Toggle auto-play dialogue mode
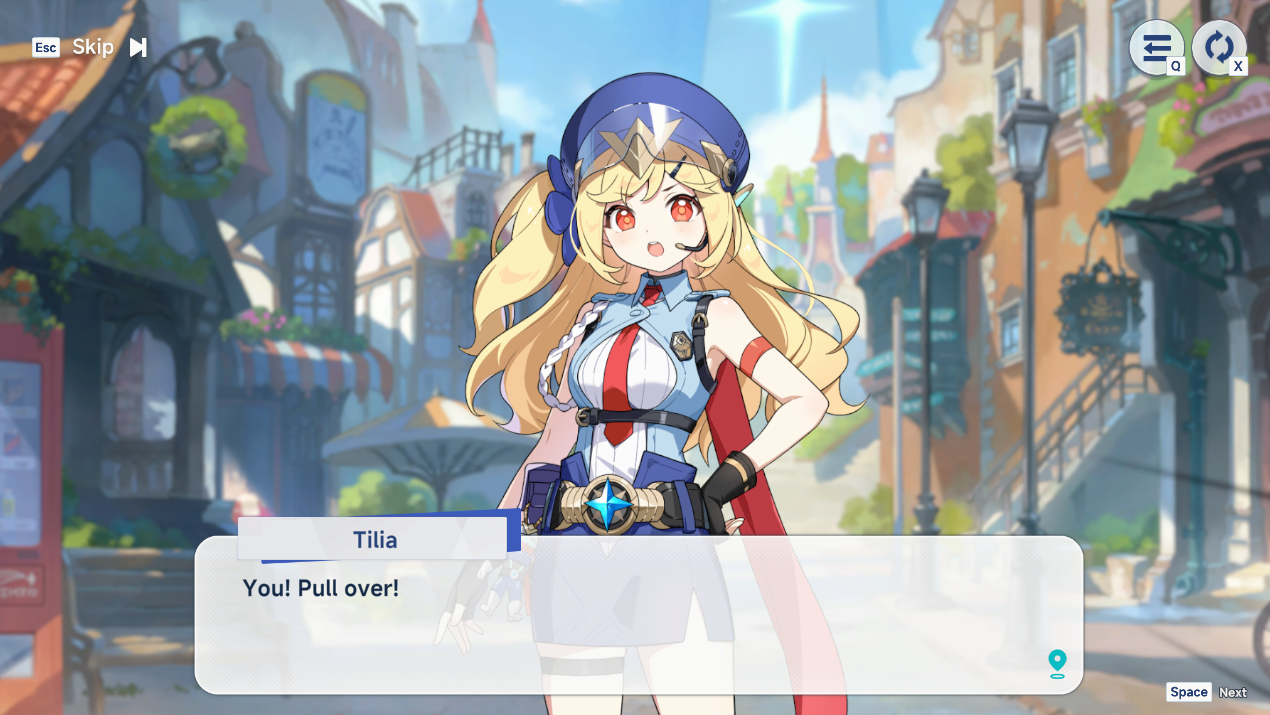This screenshot has height=715, width=1270. pyautogui.click(x=1218, y=47)
